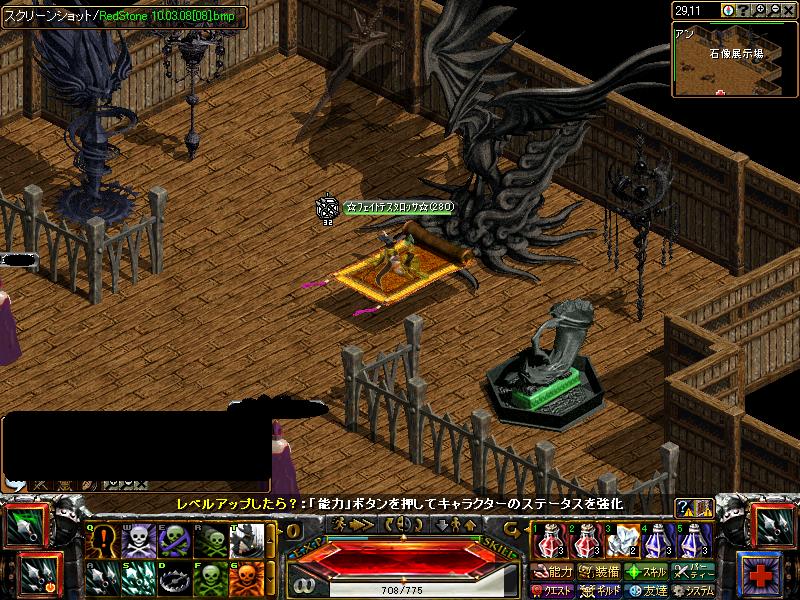Use the white crystal item in belt slot 3
This screenshot has height=600, width=800.
[x=623, y=541]
